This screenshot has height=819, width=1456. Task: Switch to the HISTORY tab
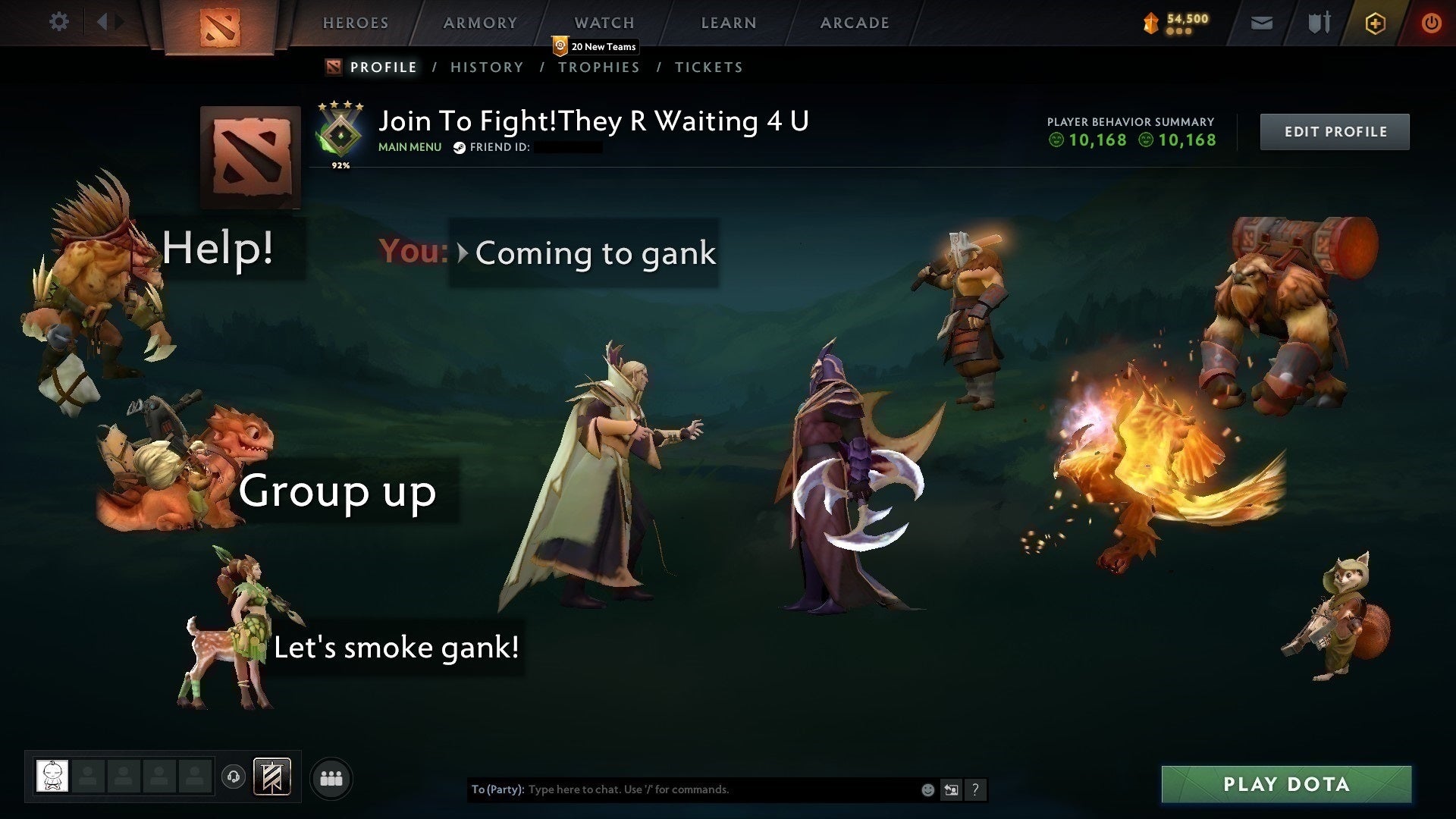tap(486, 67)
